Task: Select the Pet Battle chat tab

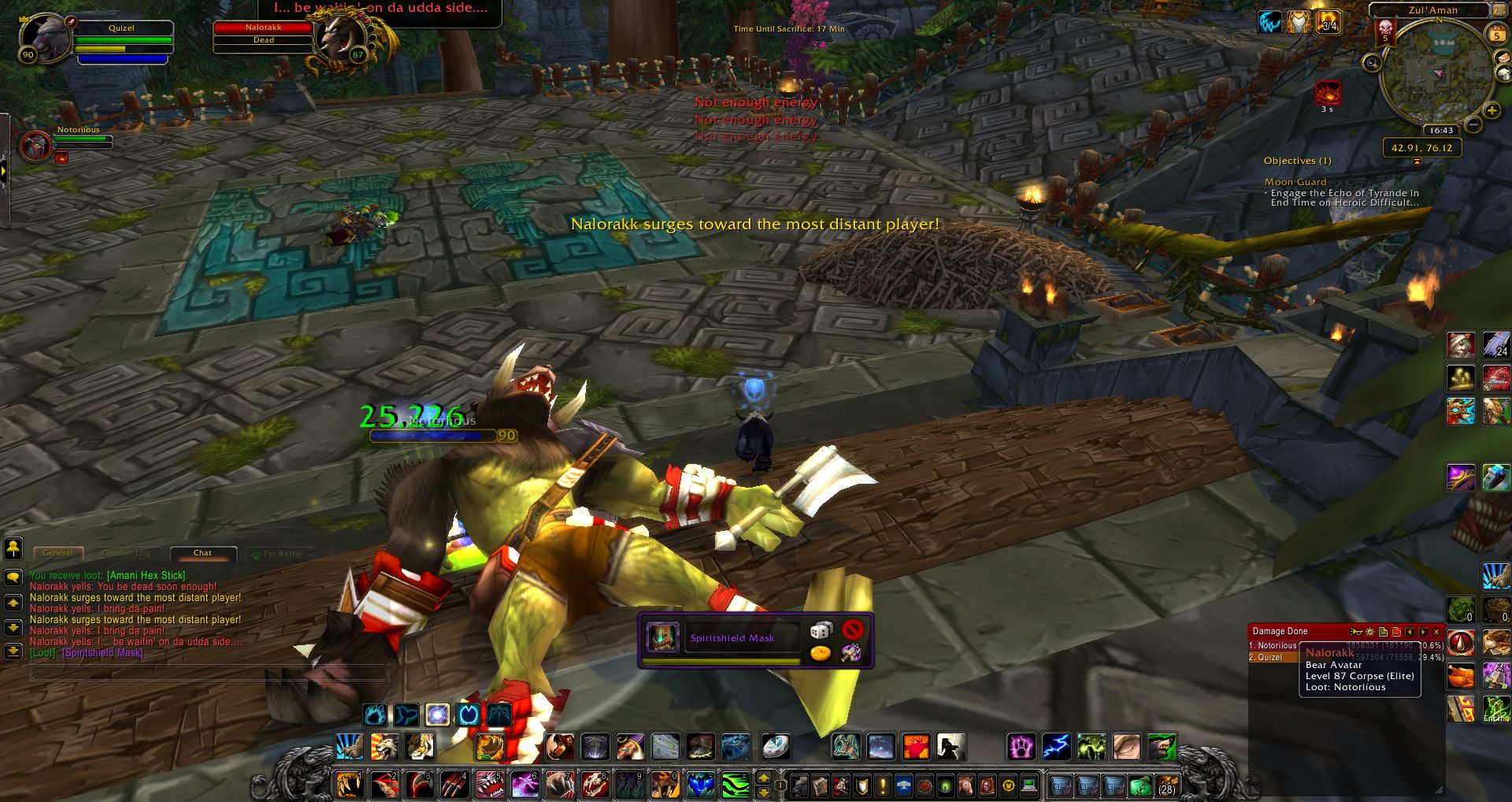Action: [x=280, y=553]
